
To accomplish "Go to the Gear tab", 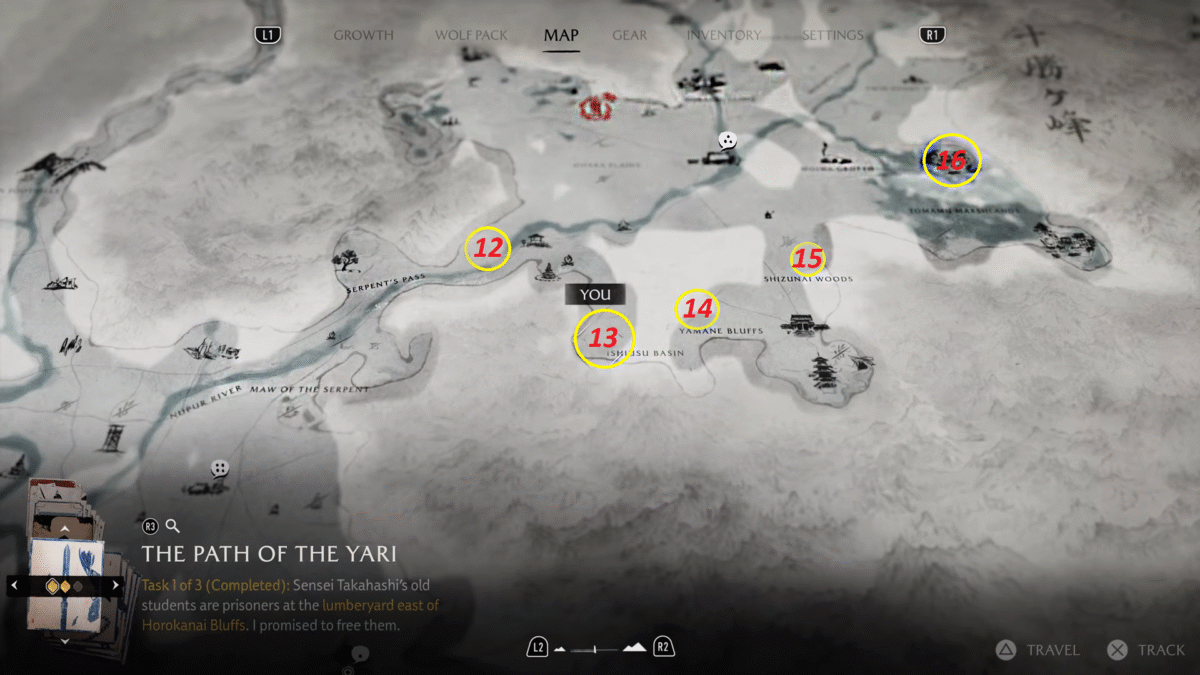I will 629,35.
